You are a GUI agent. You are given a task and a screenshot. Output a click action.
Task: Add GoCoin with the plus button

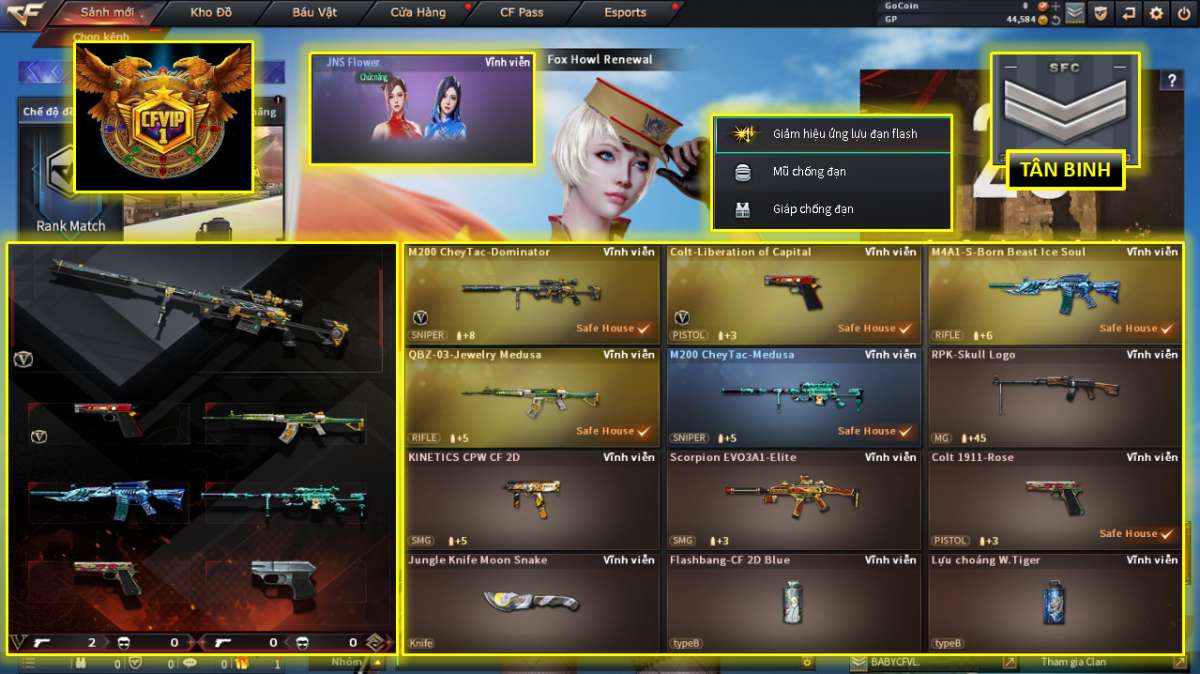point(1055,6)
